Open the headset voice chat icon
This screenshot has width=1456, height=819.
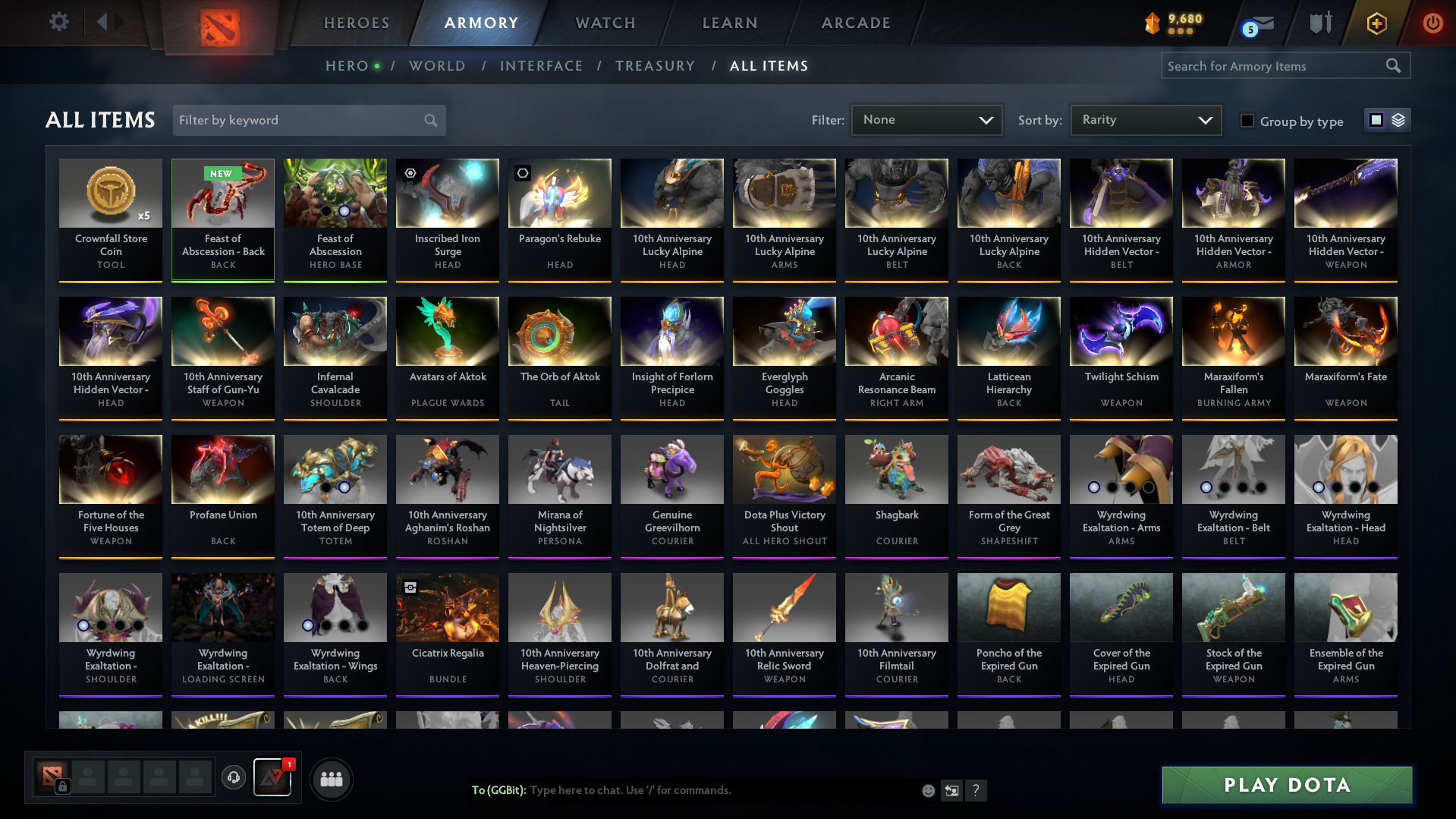pyautogui.click(x=233, y=779)
